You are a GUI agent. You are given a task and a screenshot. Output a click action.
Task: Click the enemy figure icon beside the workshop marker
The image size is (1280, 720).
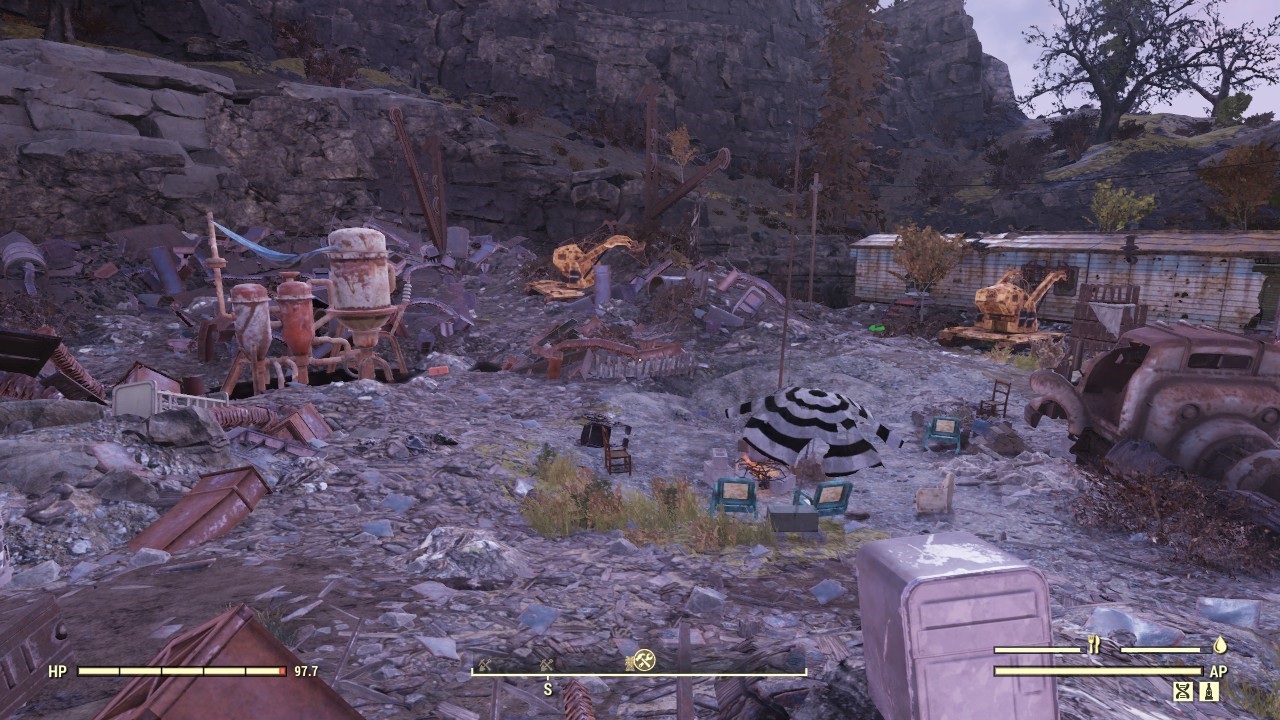tap(629, 660)
